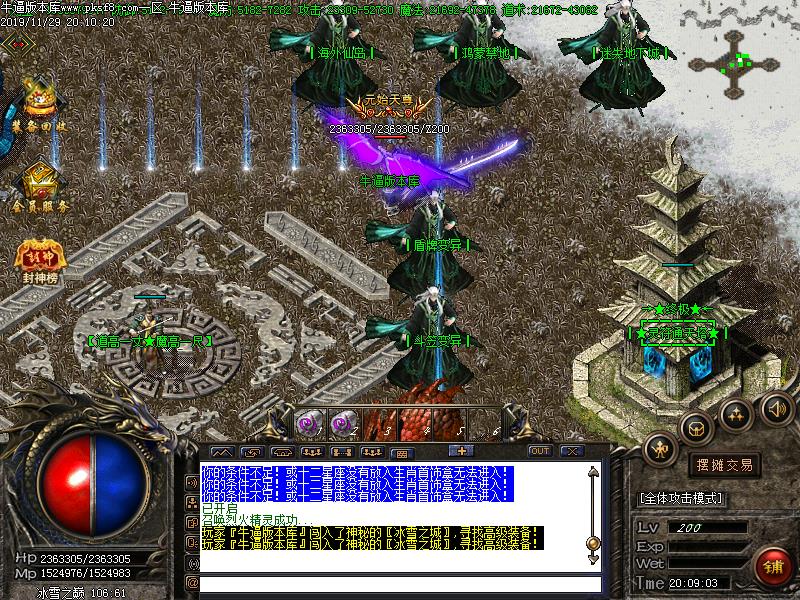Click the OUT button above the chat
The image size is (800, 600).
point(540,451)
